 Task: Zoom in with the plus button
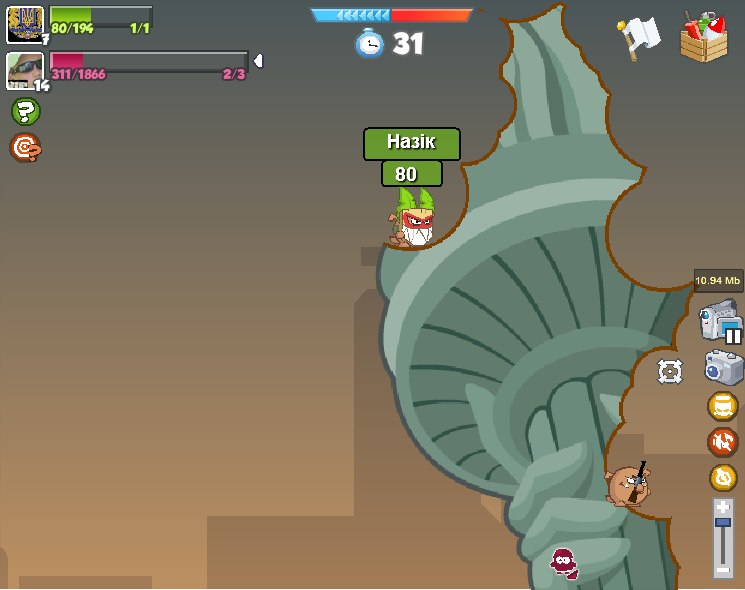click(x=723, y=508)
